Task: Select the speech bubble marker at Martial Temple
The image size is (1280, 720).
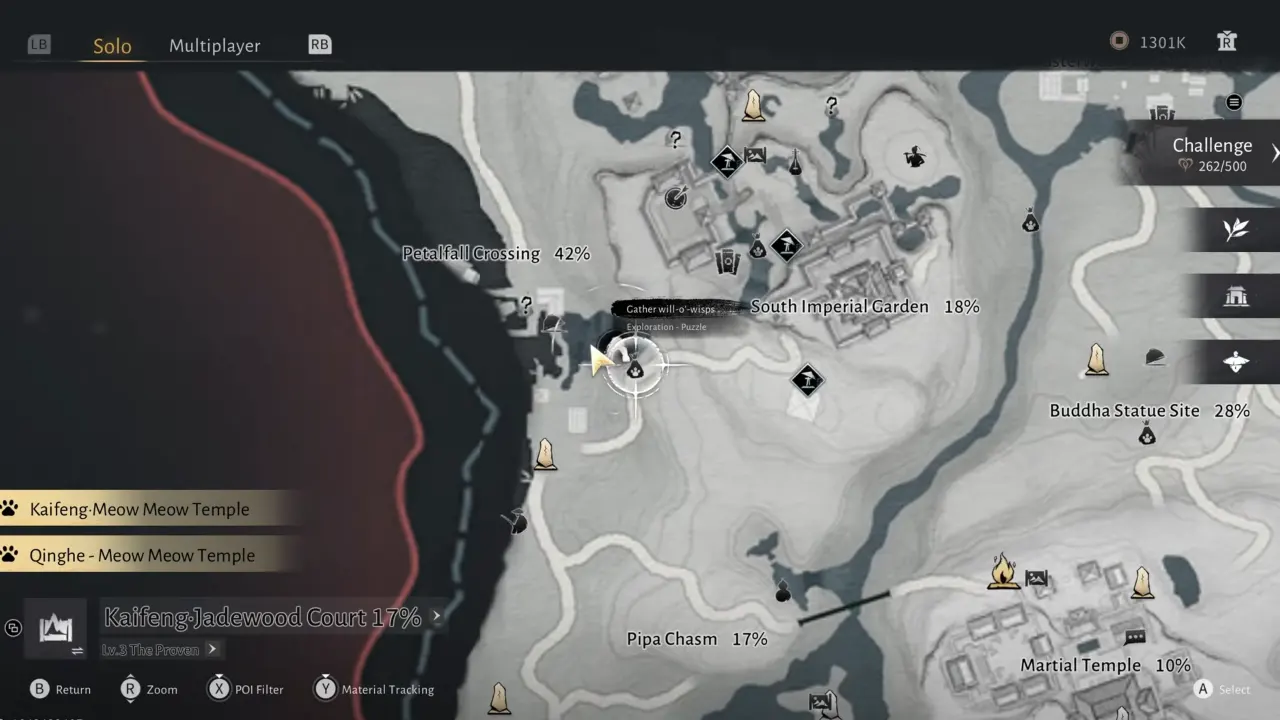Action: 1134,637
